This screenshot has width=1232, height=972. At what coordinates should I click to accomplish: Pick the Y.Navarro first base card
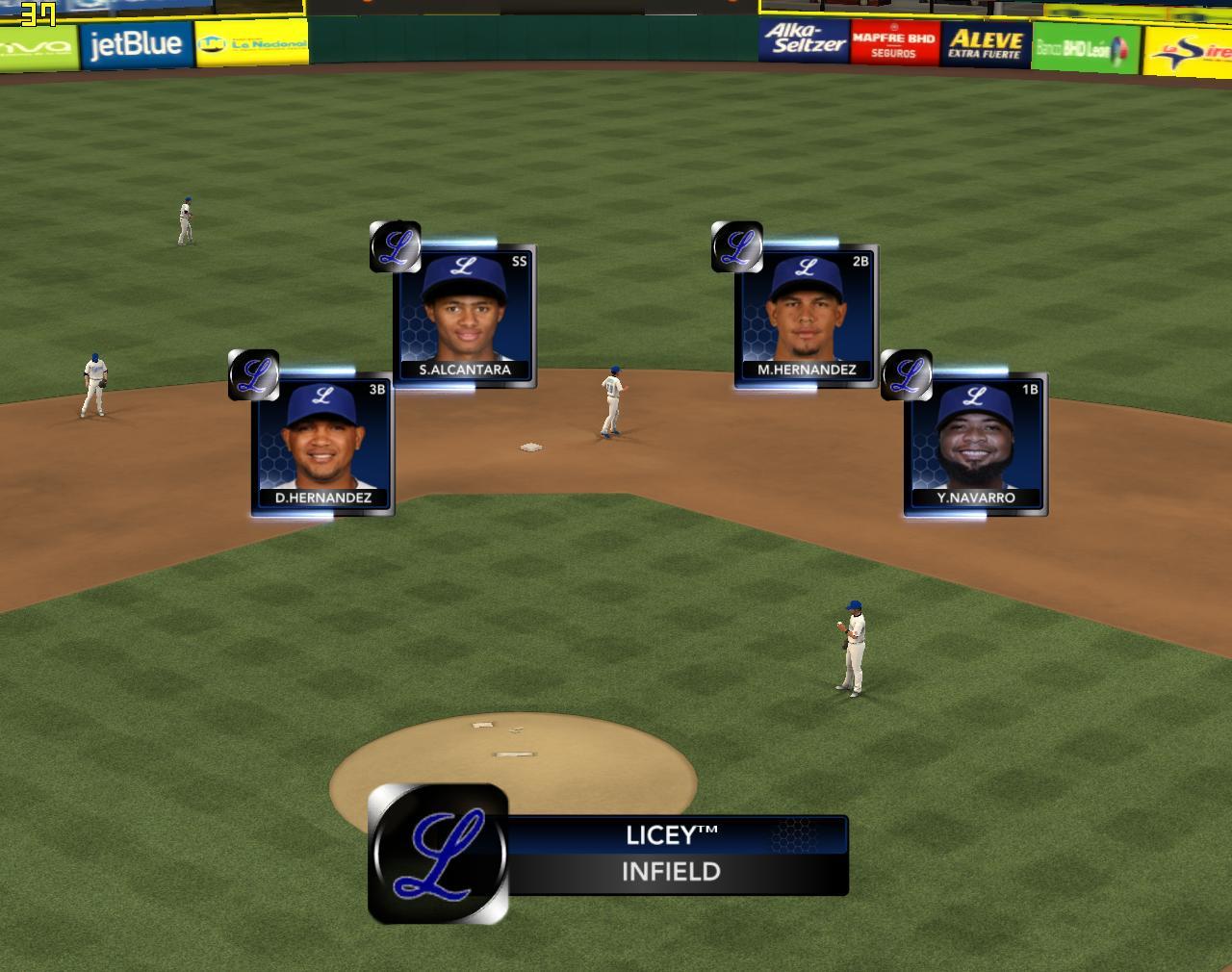pos(975,445)
